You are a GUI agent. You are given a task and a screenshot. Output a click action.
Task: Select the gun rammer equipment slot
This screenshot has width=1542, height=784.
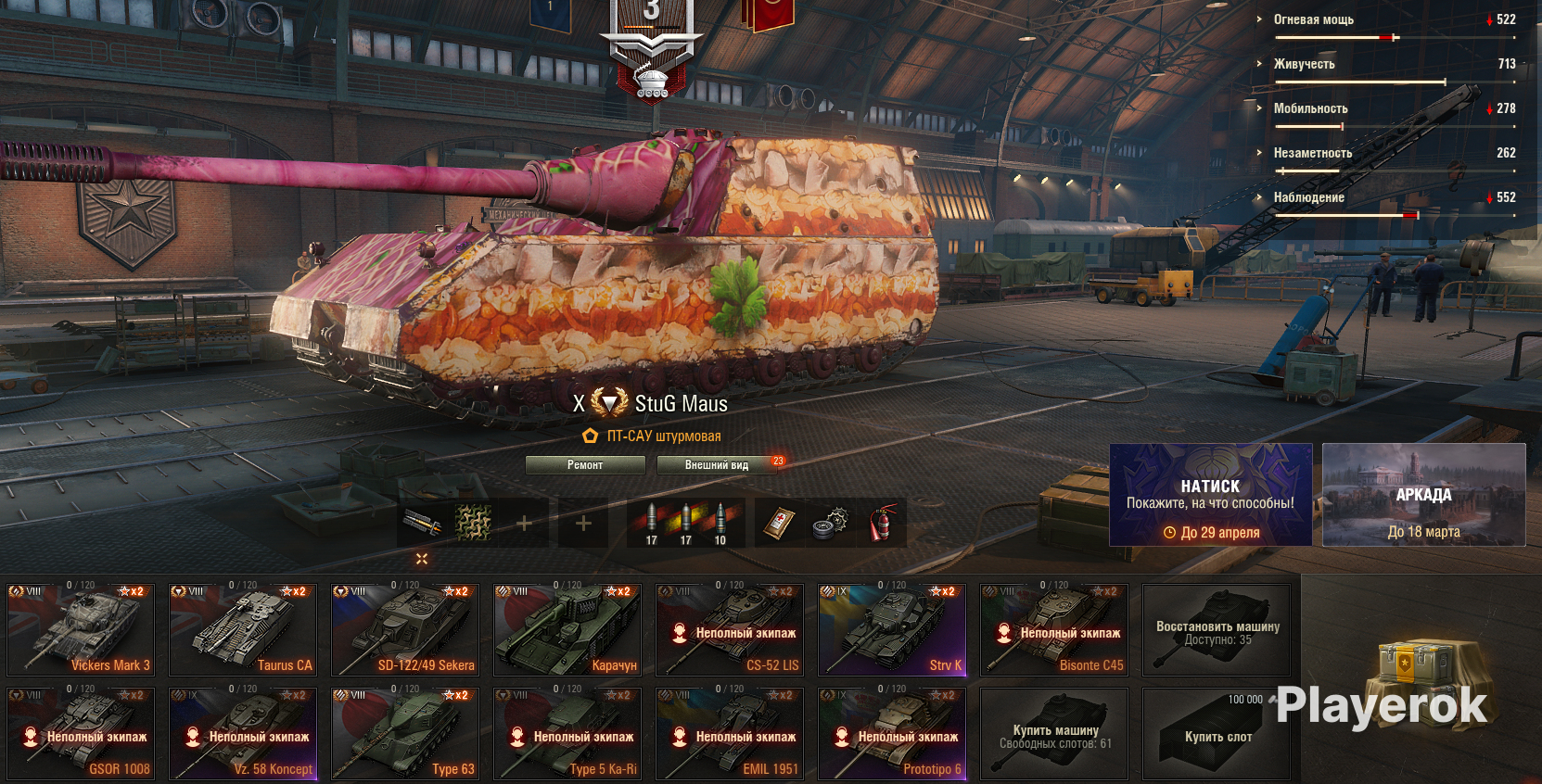pos(423,524)
